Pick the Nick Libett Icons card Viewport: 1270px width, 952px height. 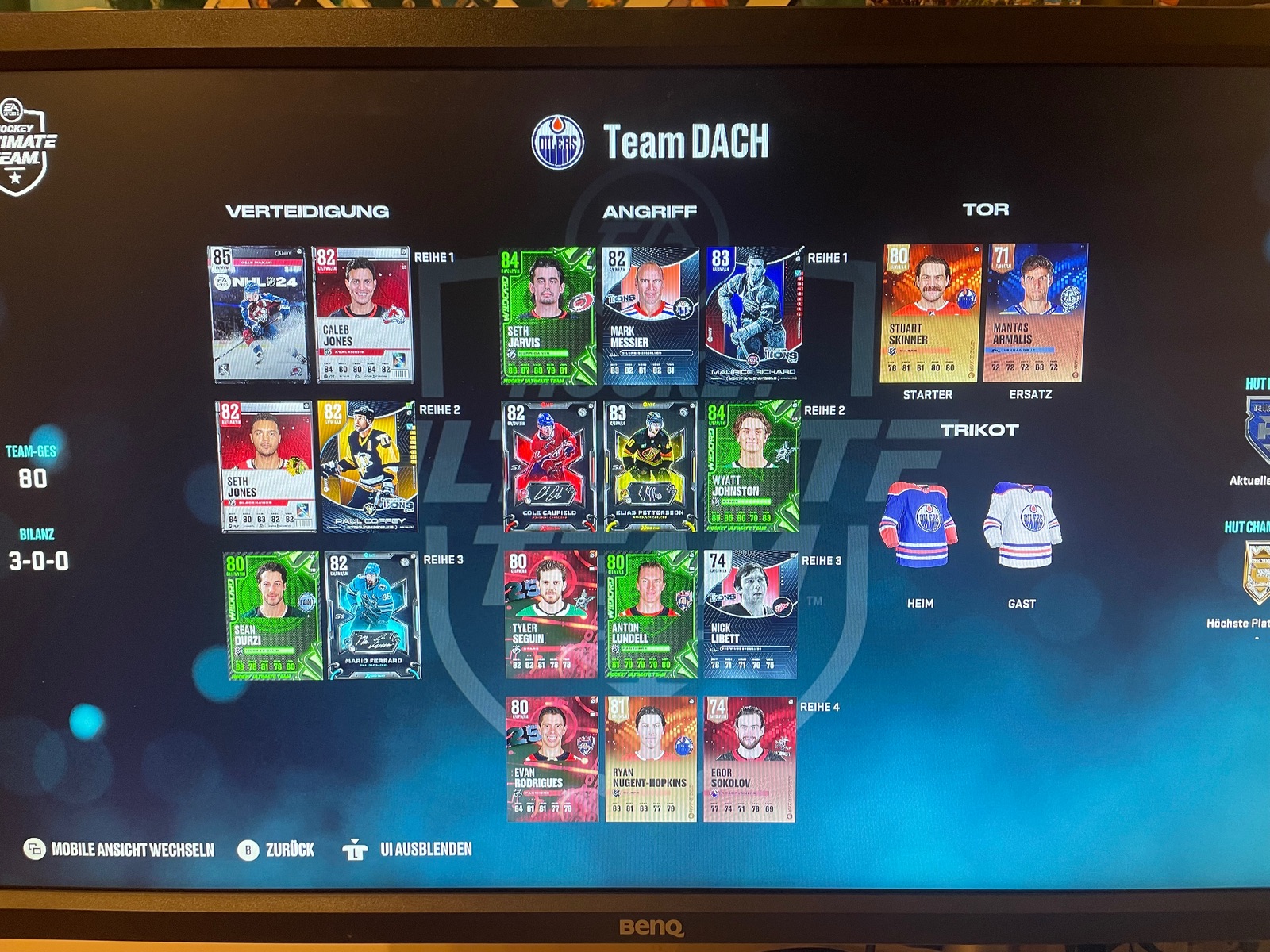pyautogui.click(x=750, y=615)
